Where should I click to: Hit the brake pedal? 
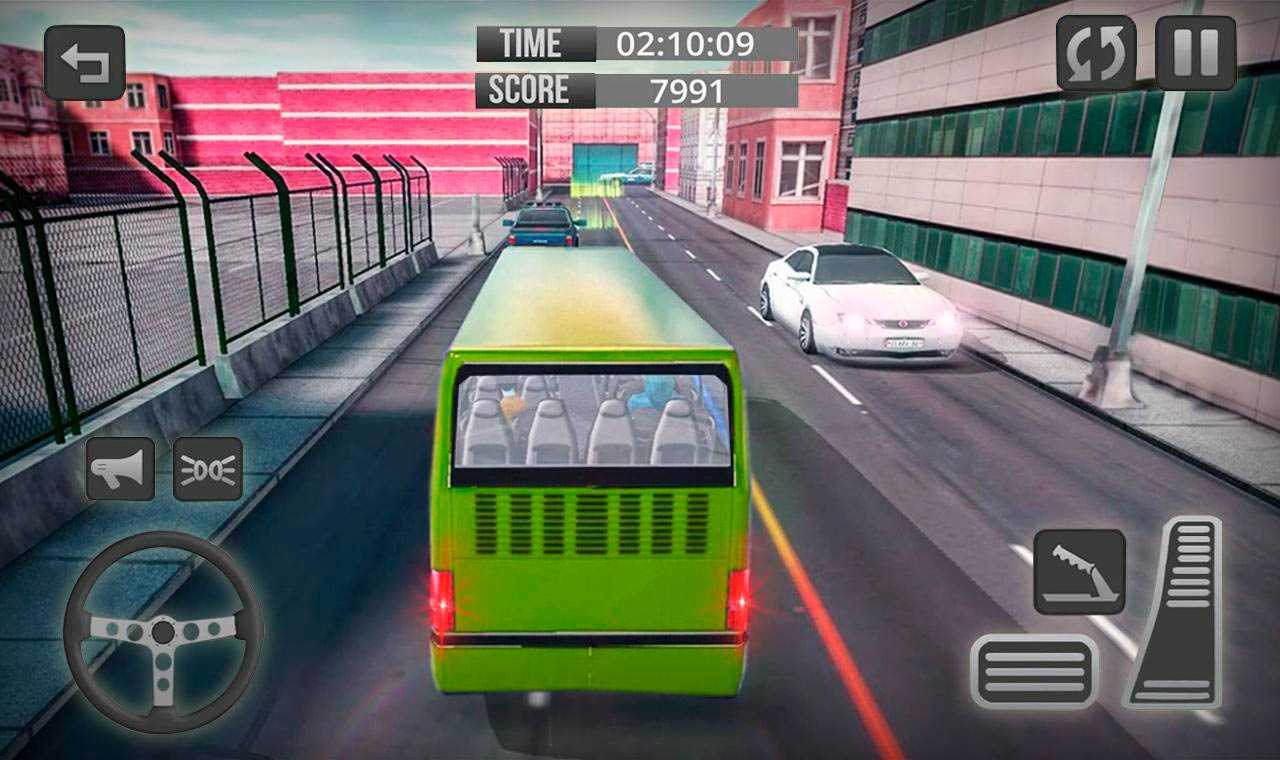1034,671
